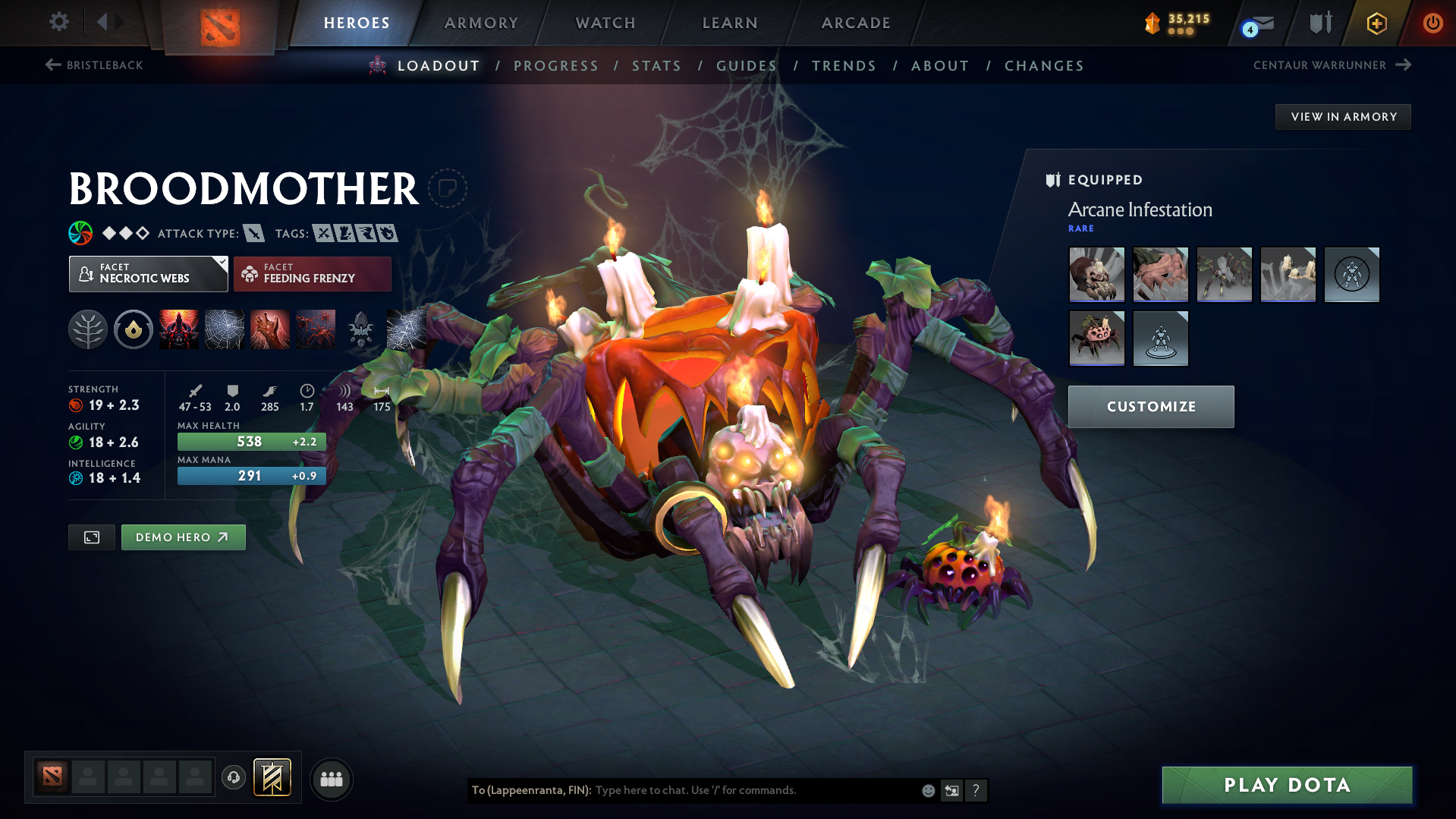Switch to the STATS tab
Screen dimensions: 1456x819
656,65
